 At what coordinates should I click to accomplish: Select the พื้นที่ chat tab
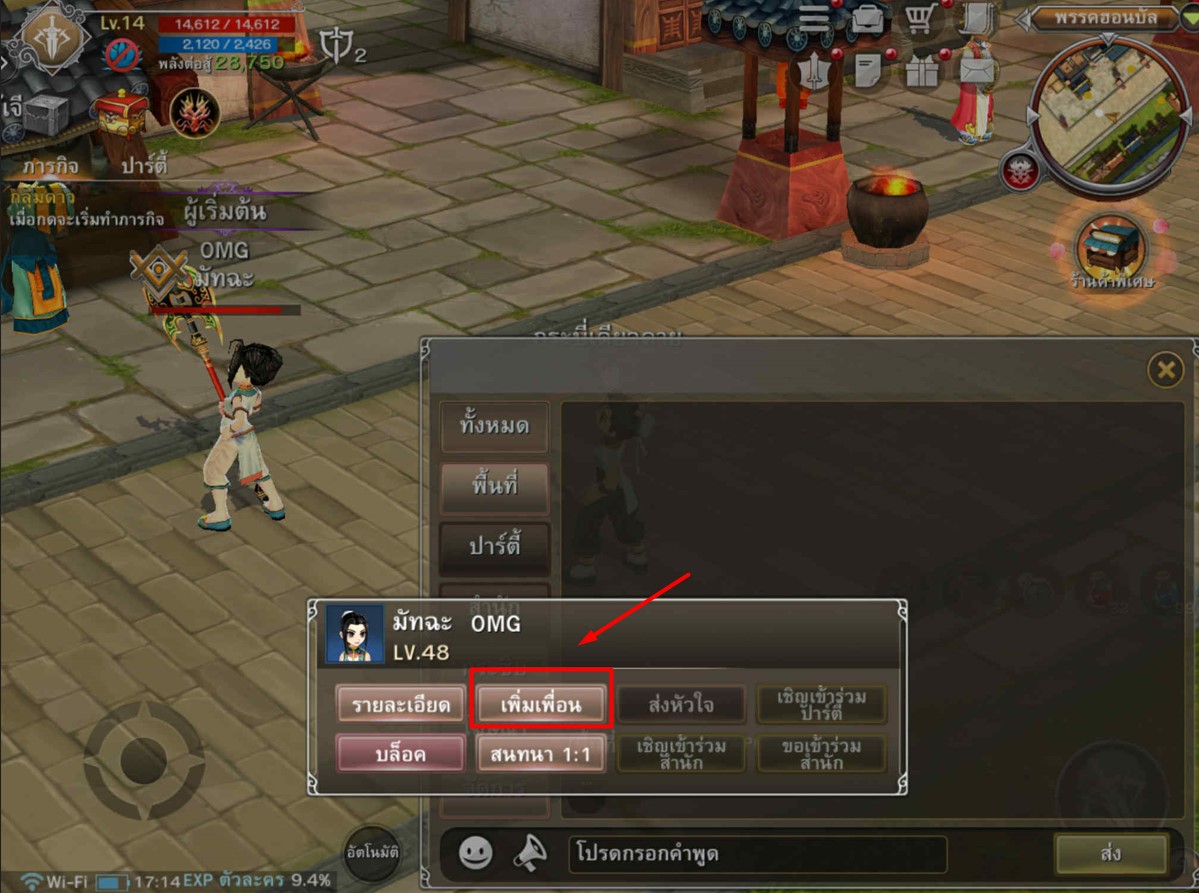[494, 487]
